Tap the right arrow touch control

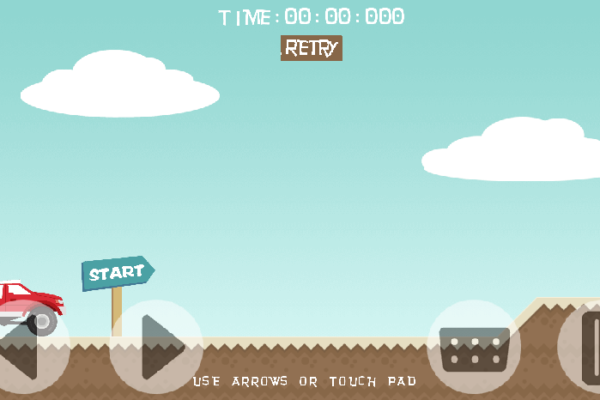click(x=155, y=346)
